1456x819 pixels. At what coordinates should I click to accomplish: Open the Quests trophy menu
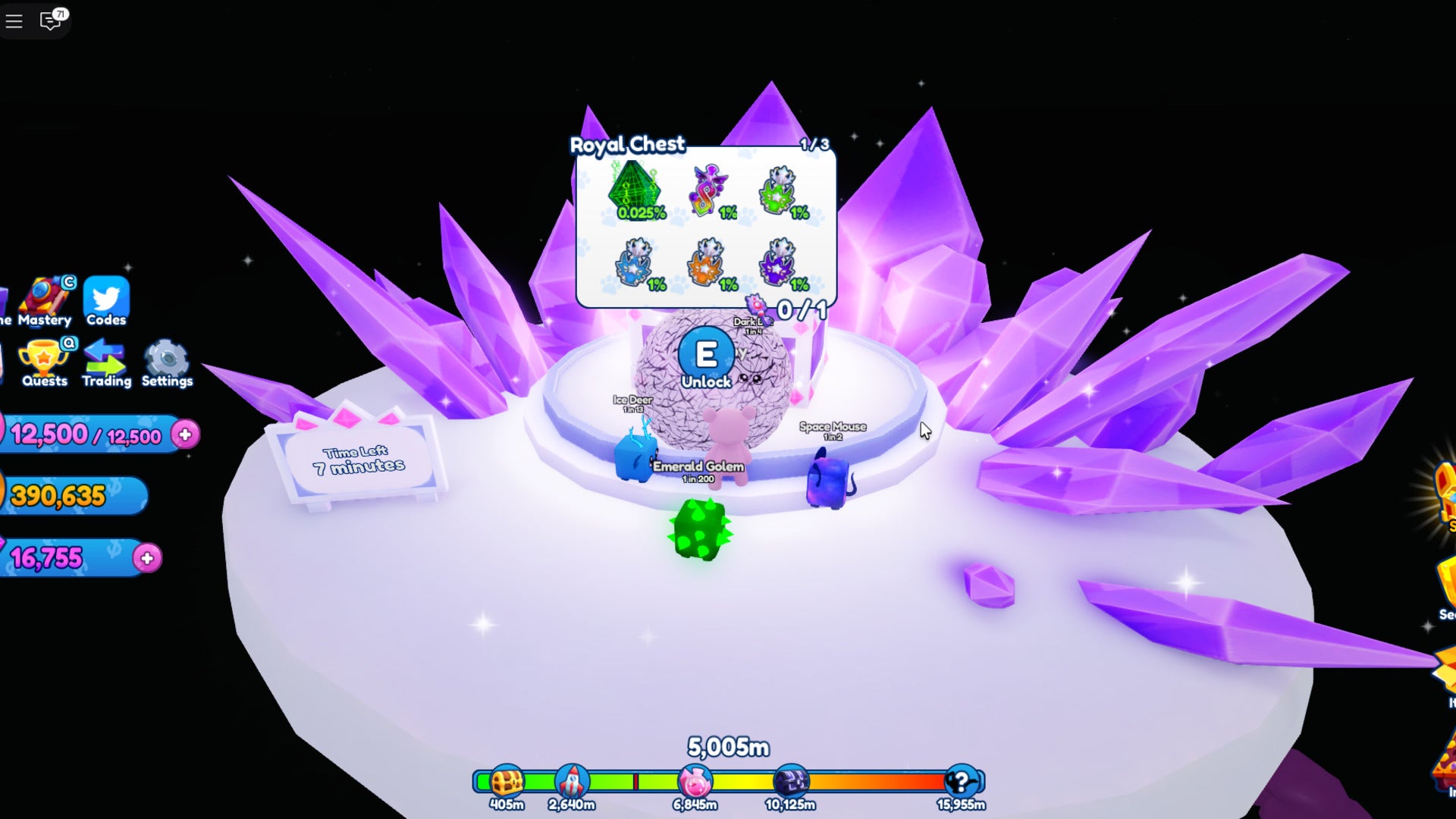coord(44,362)
